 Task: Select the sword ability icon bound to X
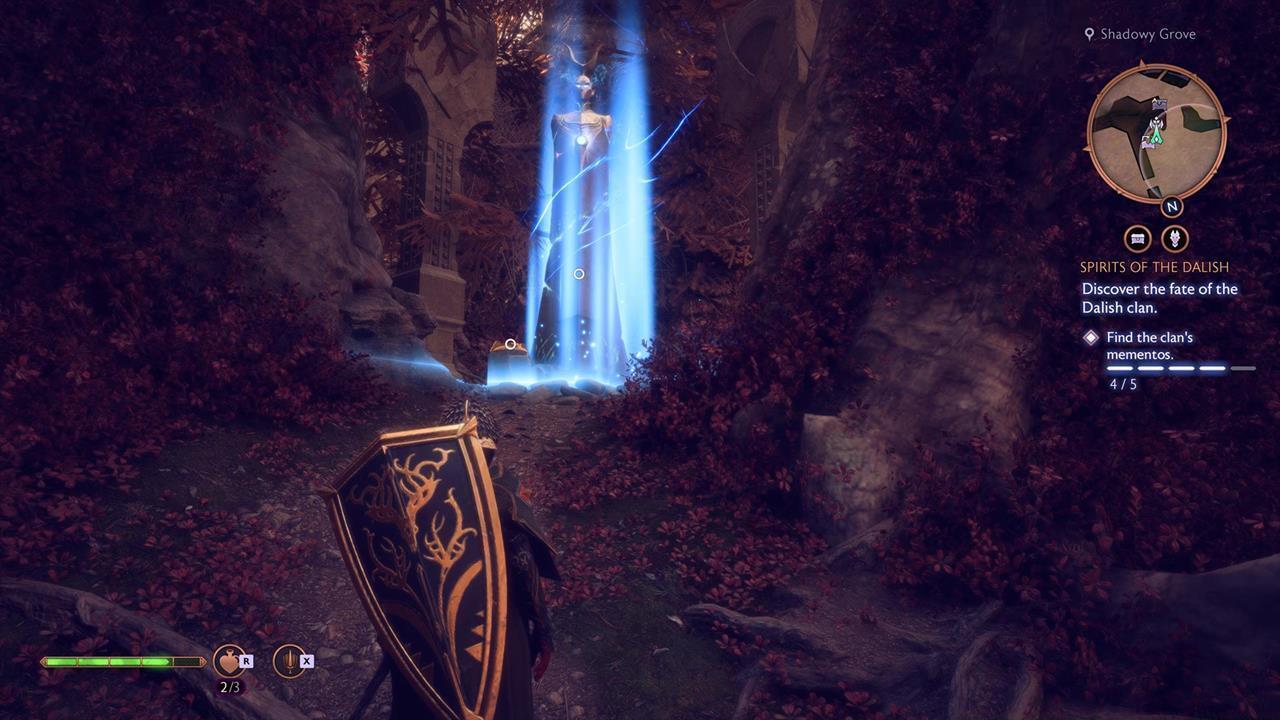click(290, 661)
